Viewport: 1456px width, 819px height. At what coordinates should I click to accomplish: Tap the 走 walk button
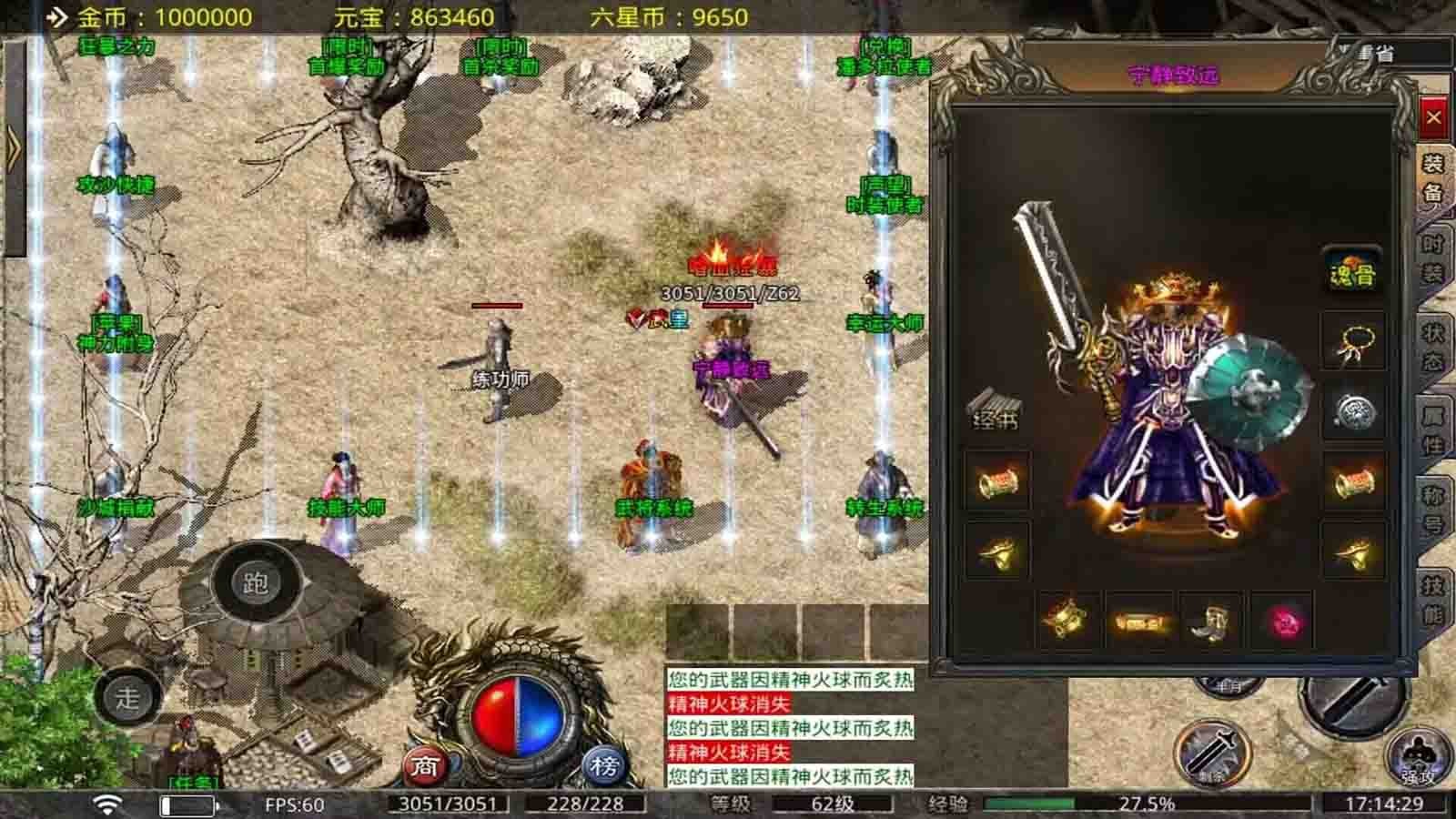coord(127,698)
